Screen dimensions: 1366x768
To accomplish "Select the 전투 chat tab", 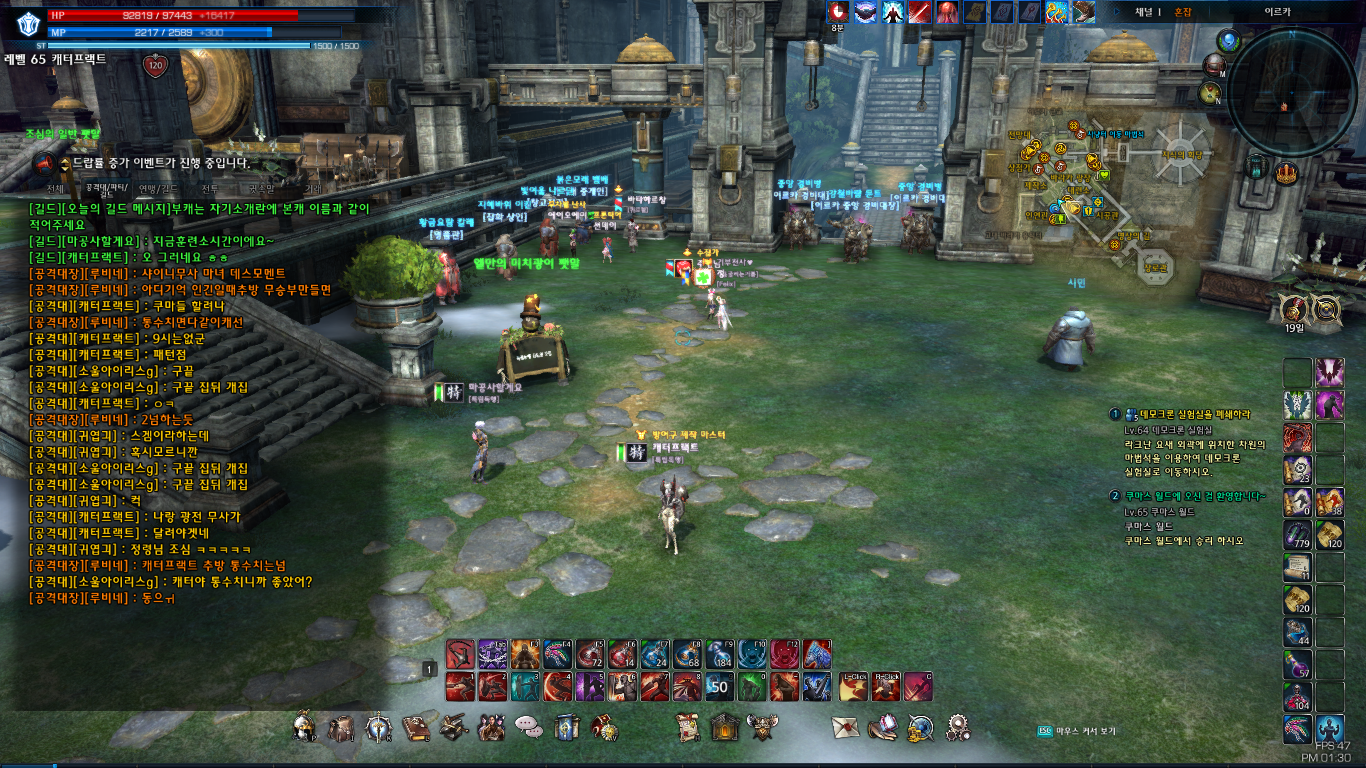I will 210,188.
